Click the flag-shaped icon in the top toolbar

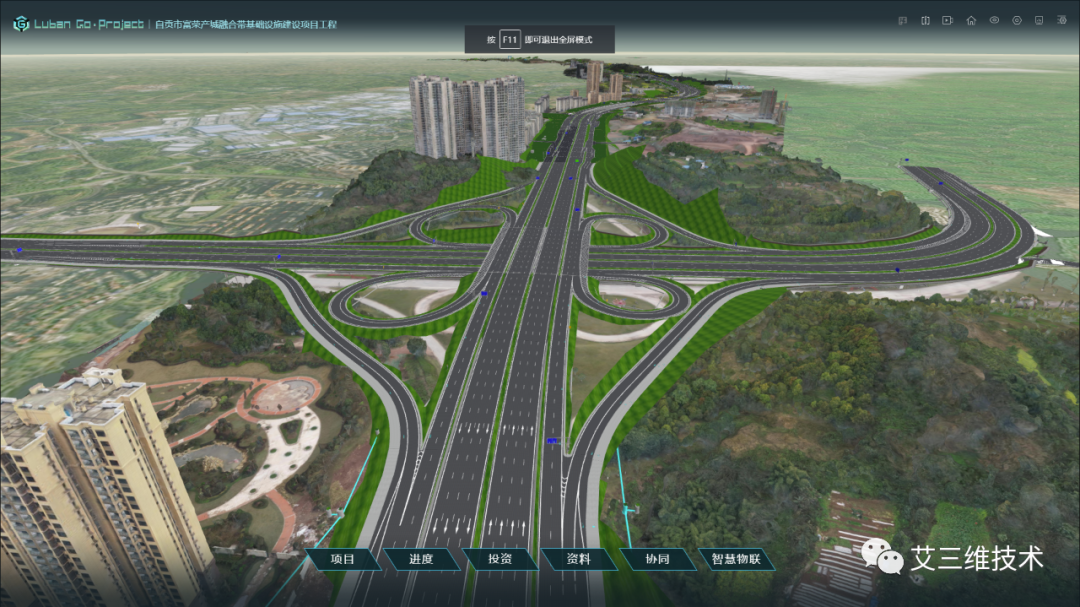[x=902, y=20]
